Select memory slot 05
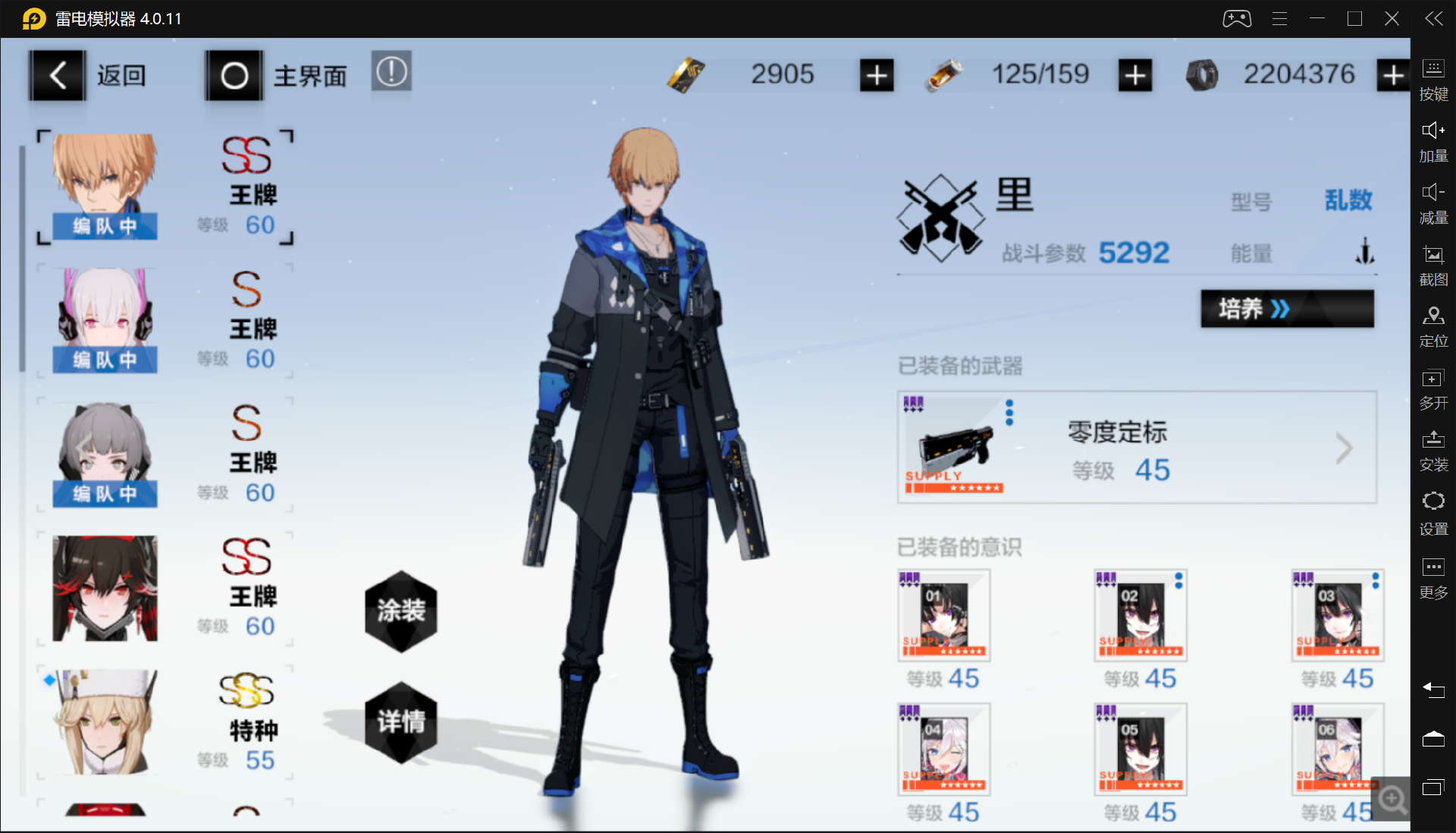 (1141, 750)
